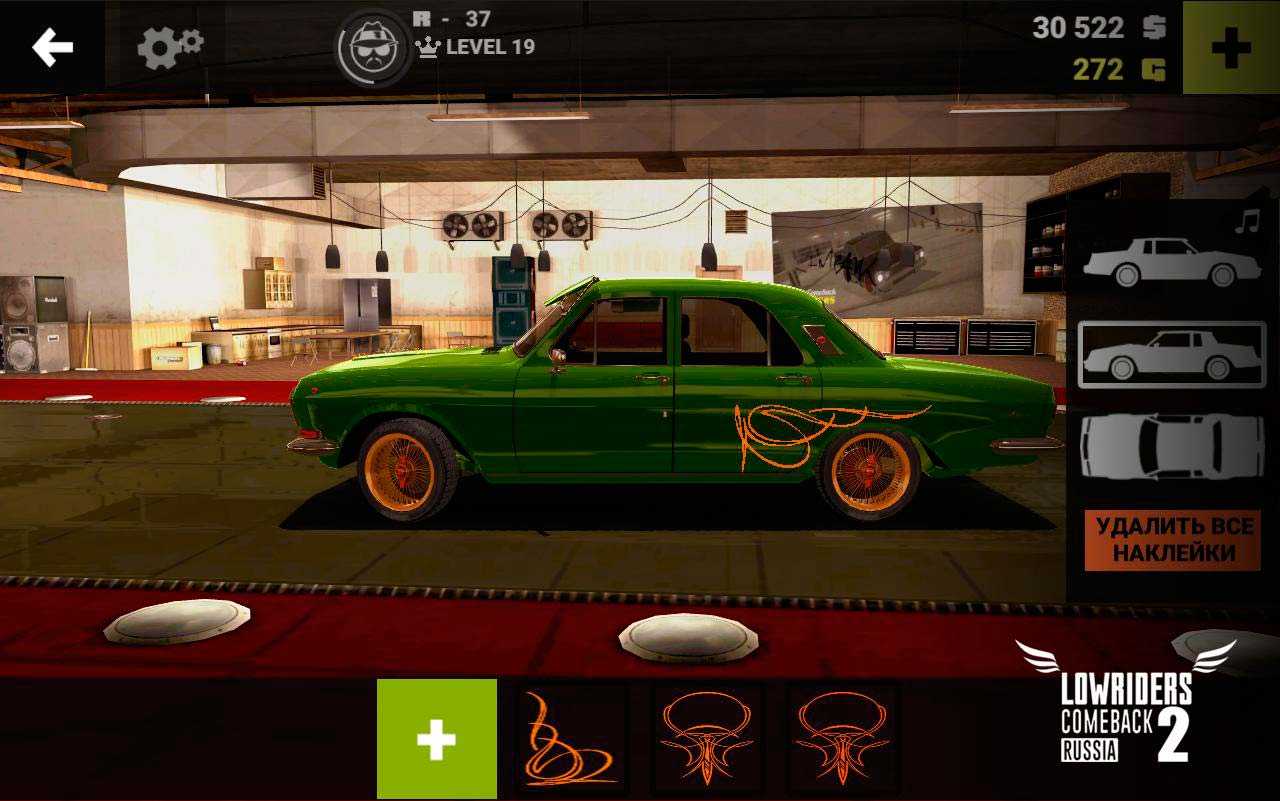The width and height of the screenshot is (1280, 801).
Task: Choose the orange swirl decal thumbnail
Action: tap(571, 739)
